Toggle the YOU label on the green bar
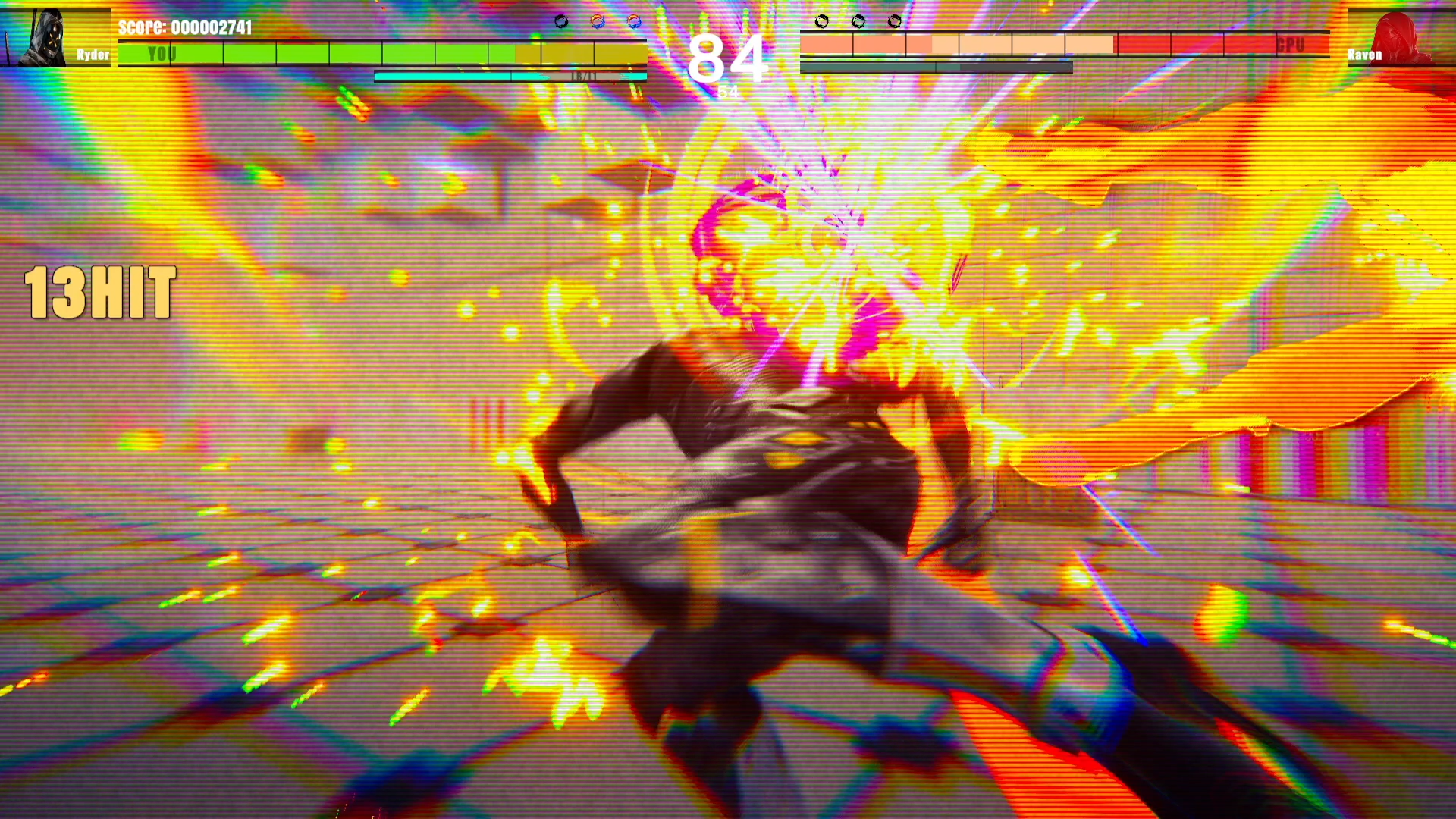Screen dimensions: 1456x819 pyautogui.click(x=162, y=54)
